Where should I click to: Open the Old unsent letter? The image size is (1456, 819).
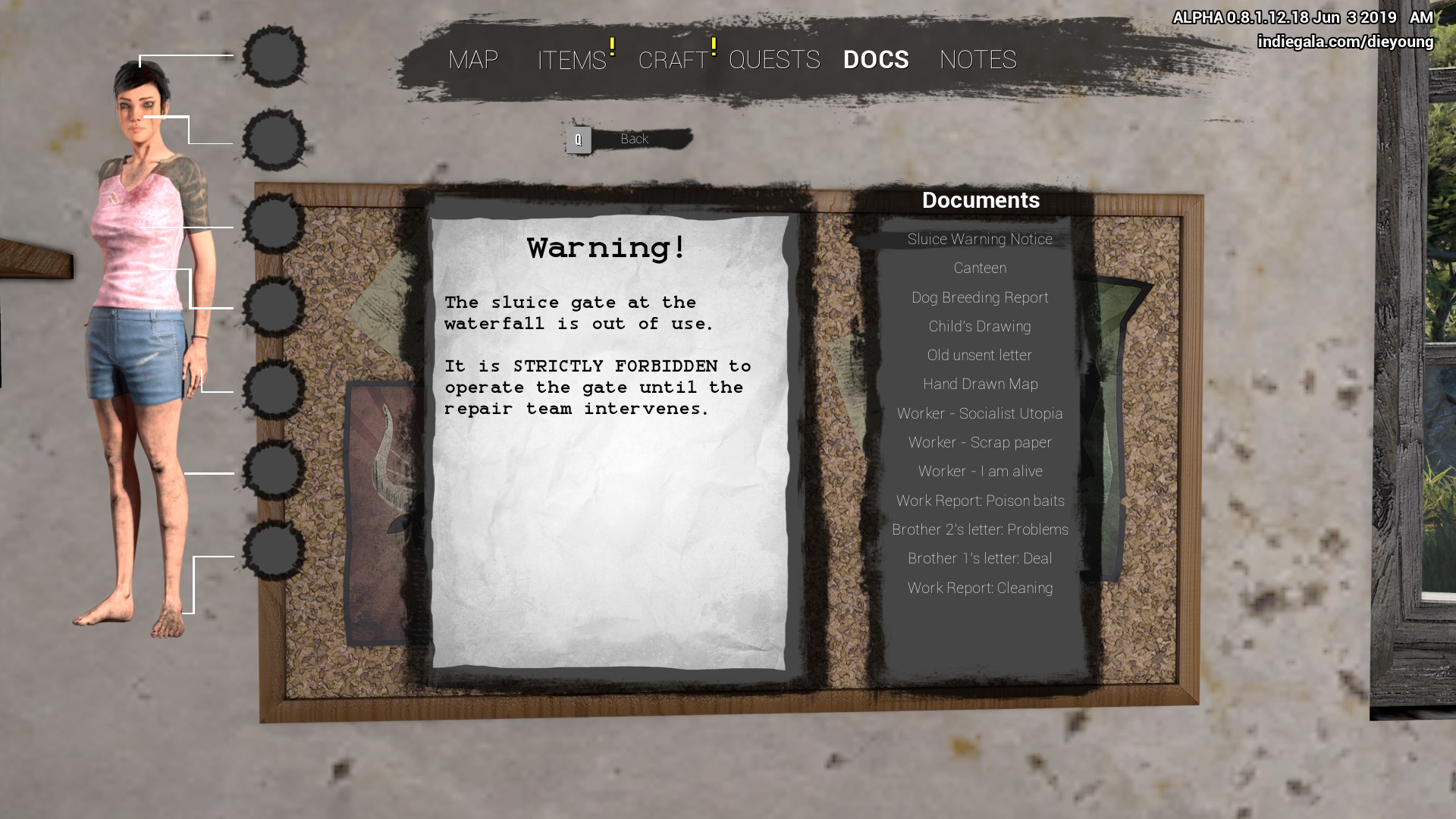[x=980, y=356]
